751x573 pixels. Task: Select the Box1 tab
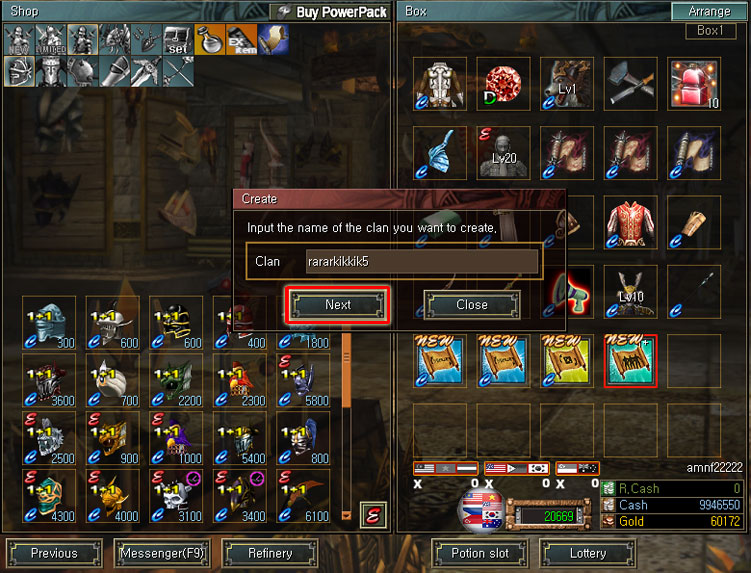tap(710, 31)
